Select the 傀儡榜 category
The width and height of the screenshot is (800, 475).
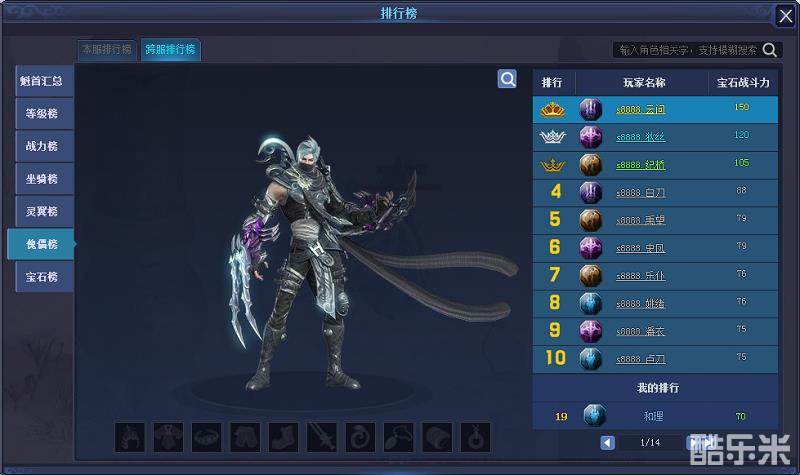[41, 244]
